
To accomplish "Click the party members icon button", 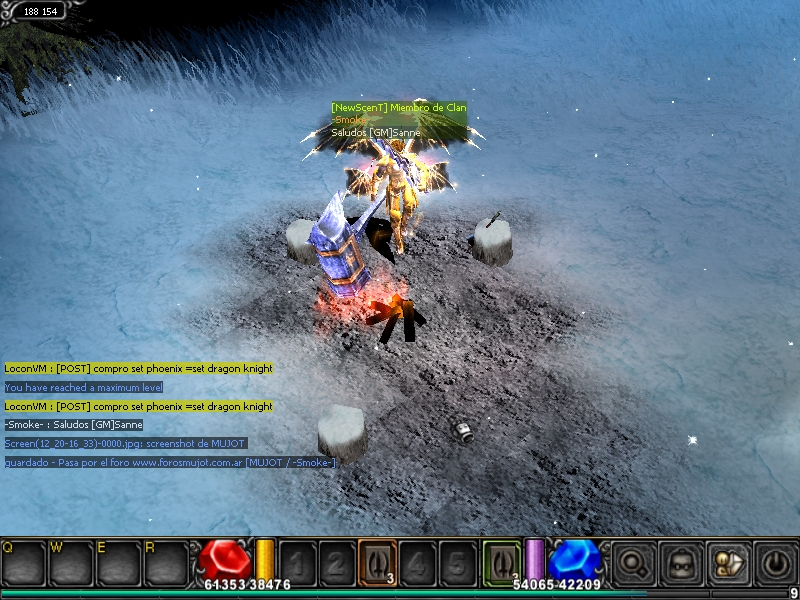I will click(x=727, y=564).
